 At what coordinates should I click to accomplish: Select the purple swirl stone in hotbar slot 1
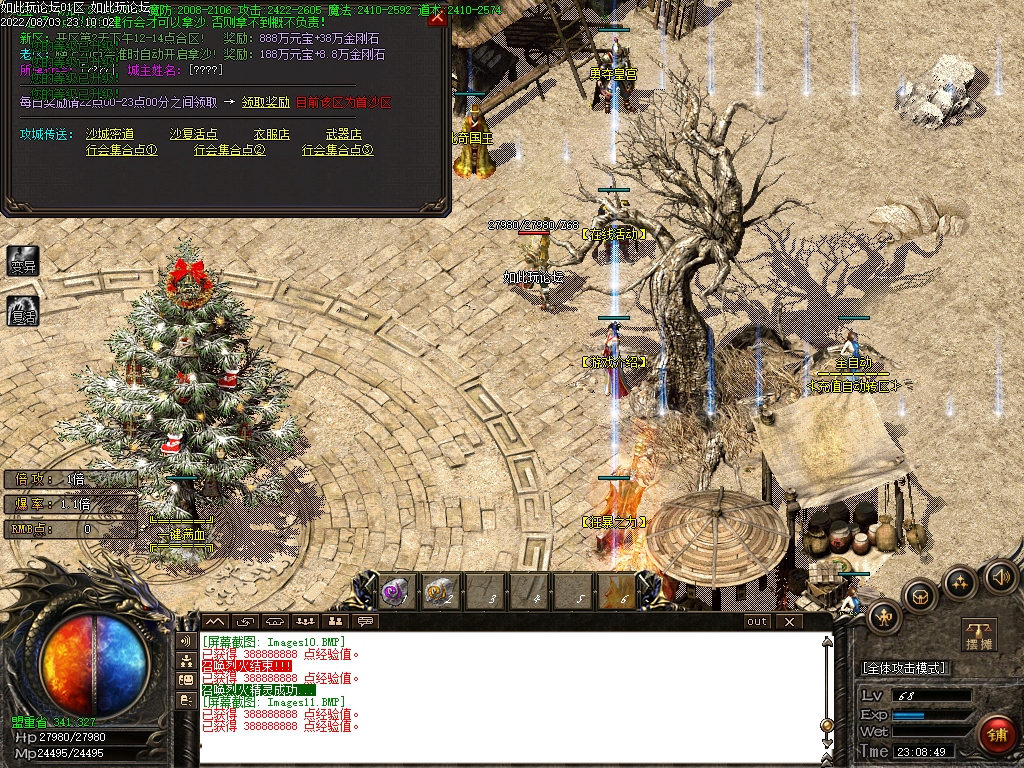coord(395,592)
